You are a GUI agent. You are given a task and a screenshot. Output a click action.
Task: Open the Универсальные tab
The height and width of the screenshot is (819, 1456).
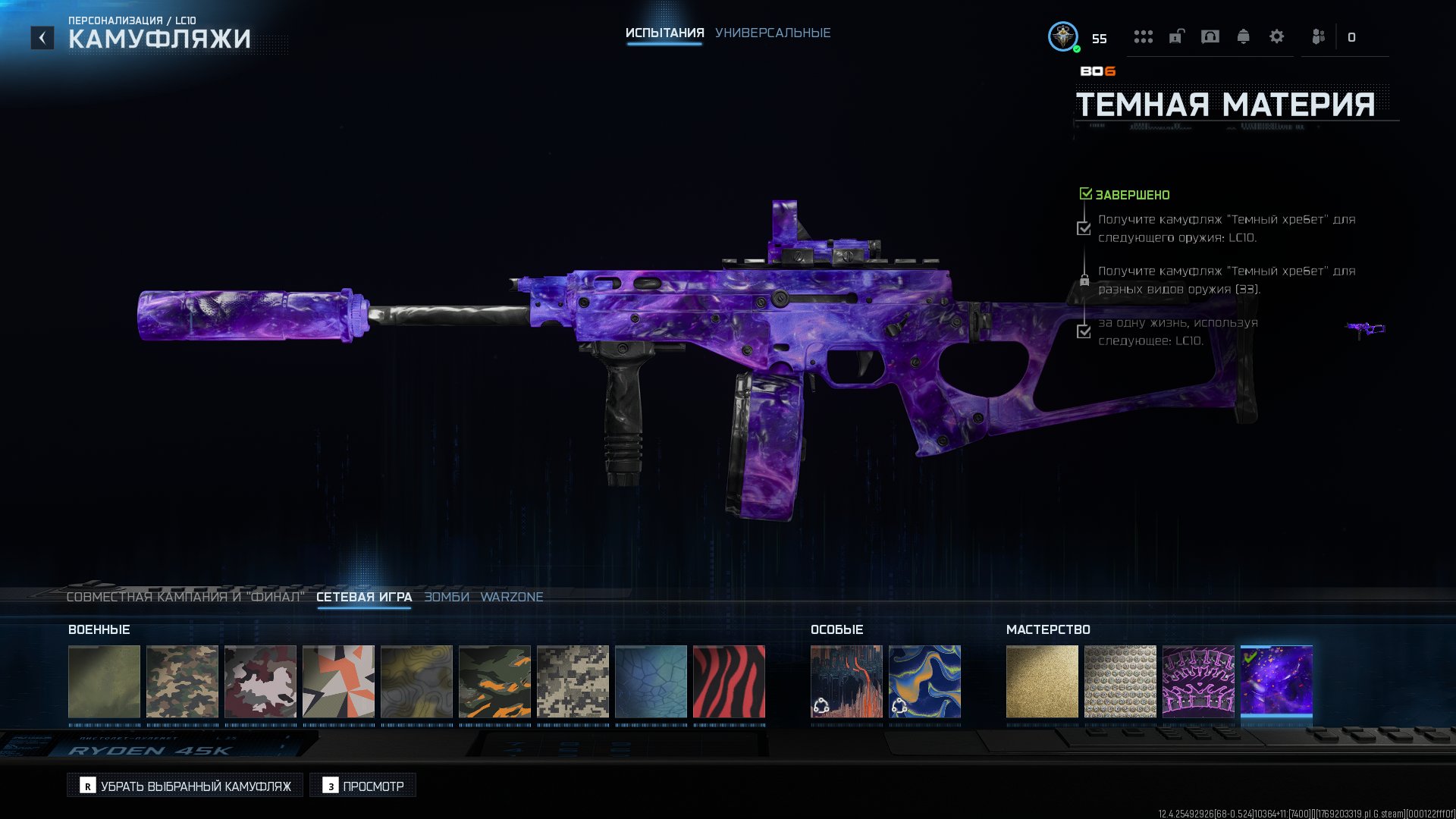pos(773,33)
